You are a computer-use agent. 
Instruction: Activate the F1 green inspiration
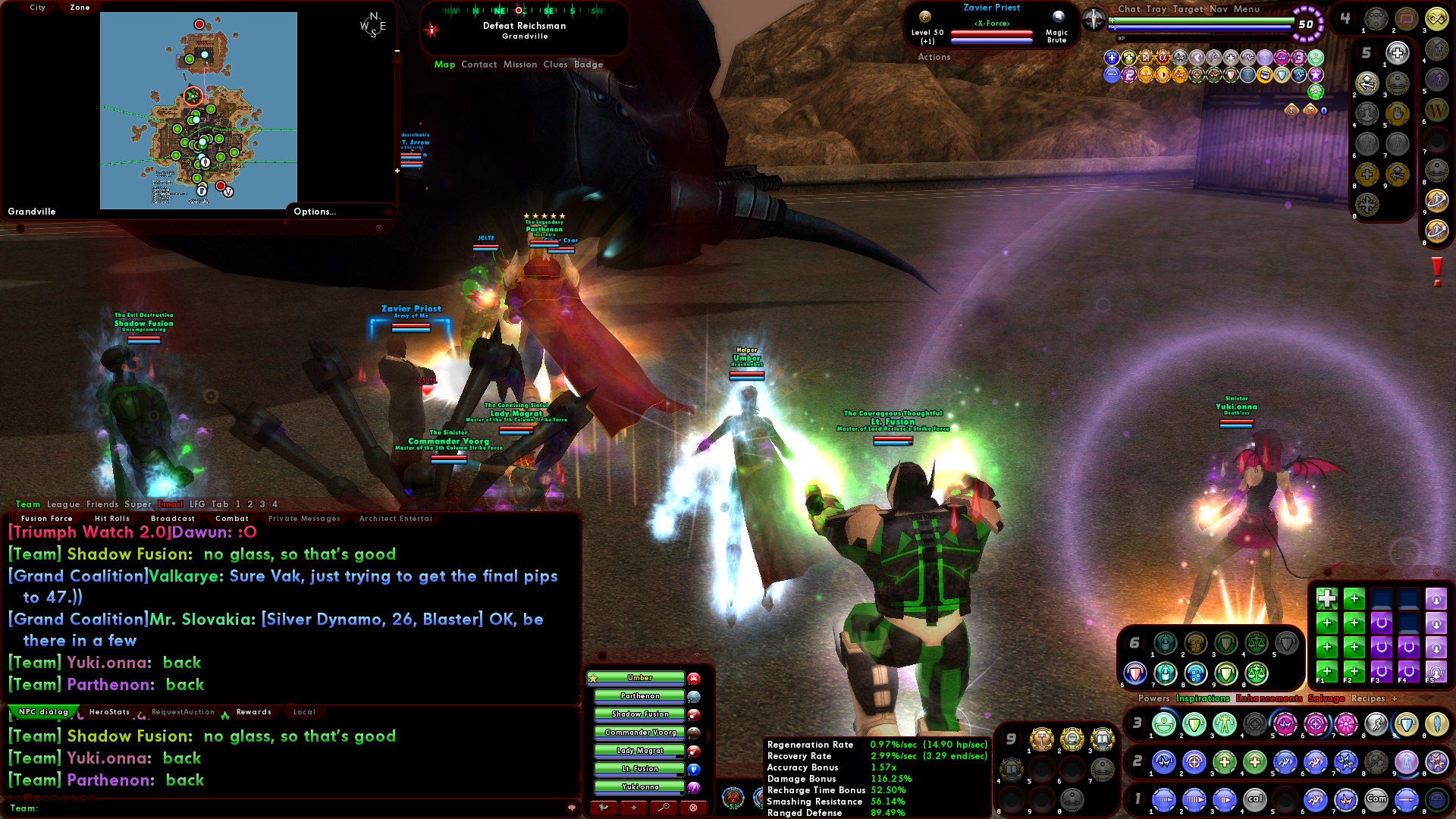[1327, 670]
